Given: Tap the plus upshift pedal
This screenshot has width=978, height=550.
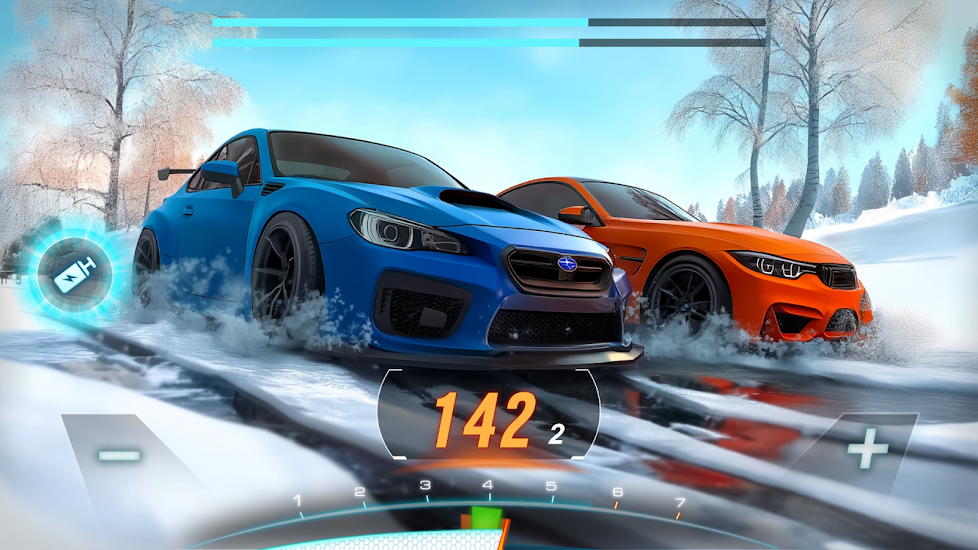Looking at the screenshot, I should [x=866, y=452].
